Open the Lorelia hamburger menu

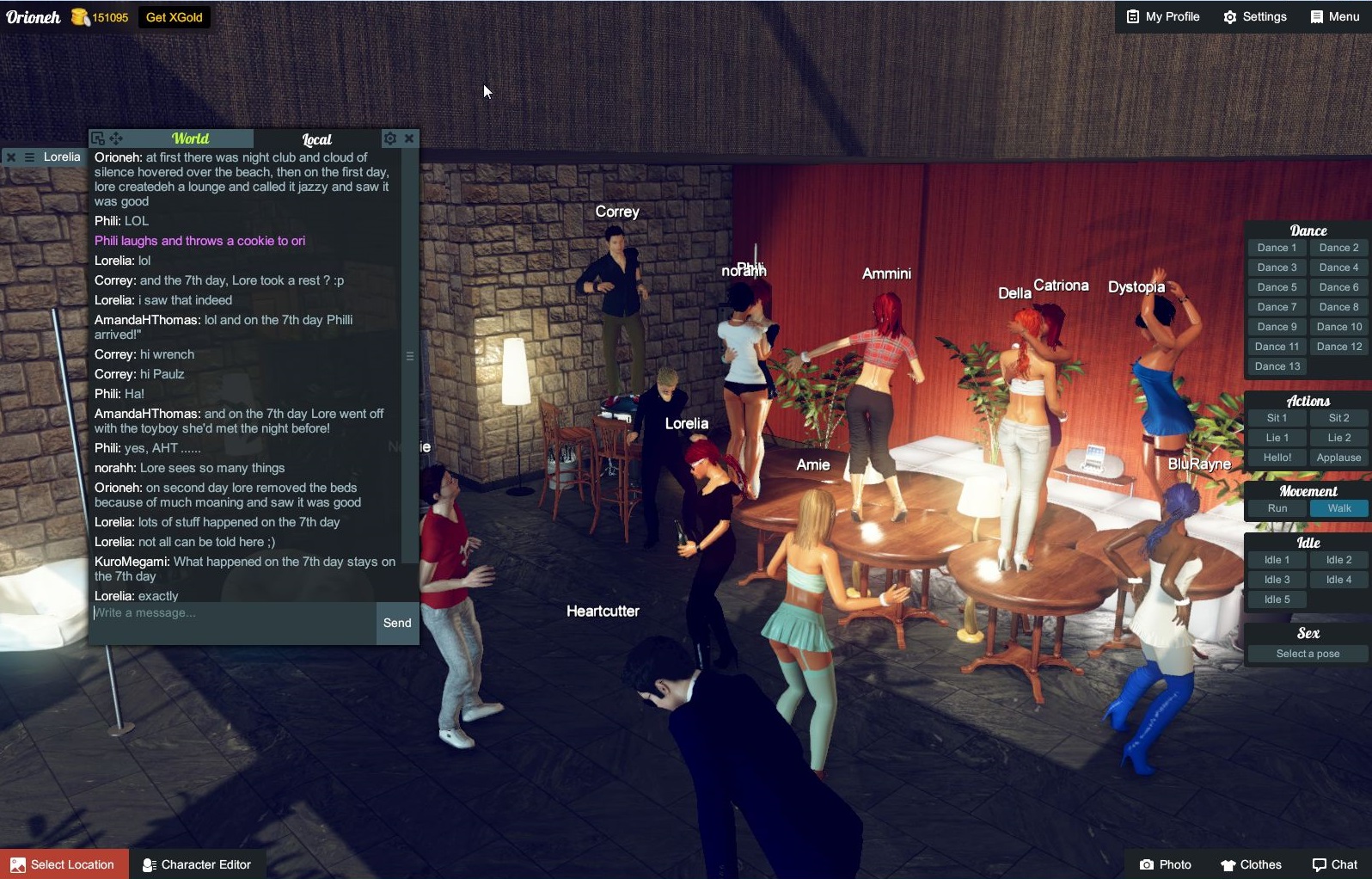point(31,157)
